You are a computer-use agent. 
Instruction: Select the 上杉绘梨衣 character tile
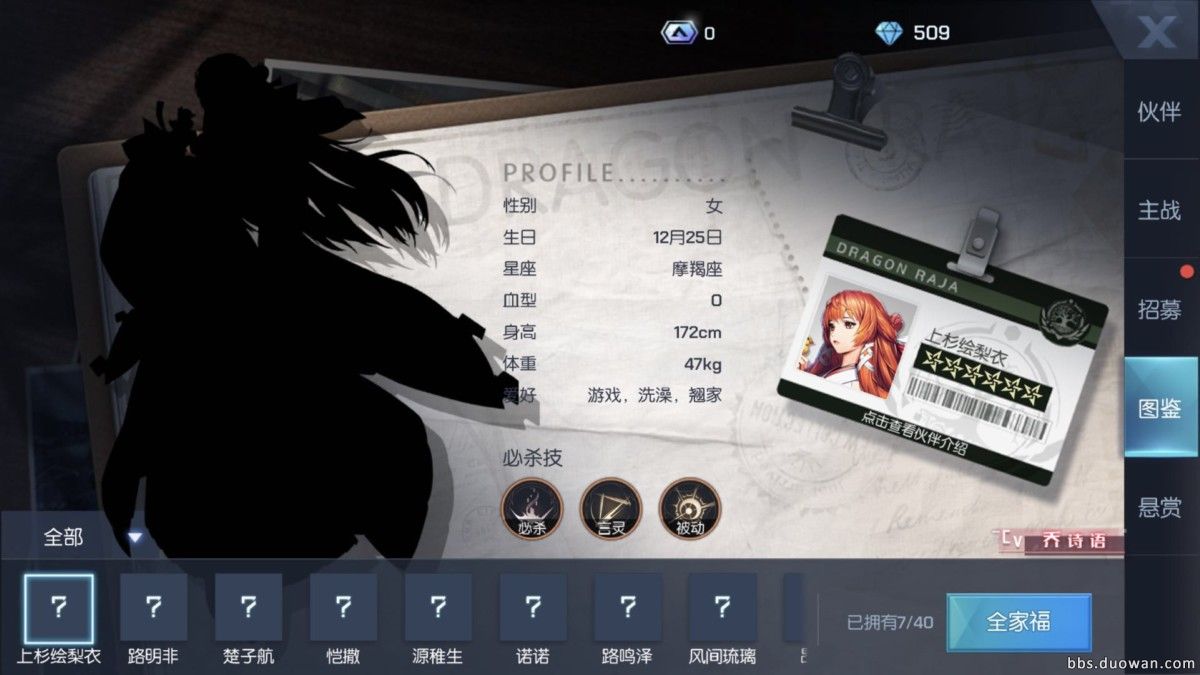[x=59, y=608]
